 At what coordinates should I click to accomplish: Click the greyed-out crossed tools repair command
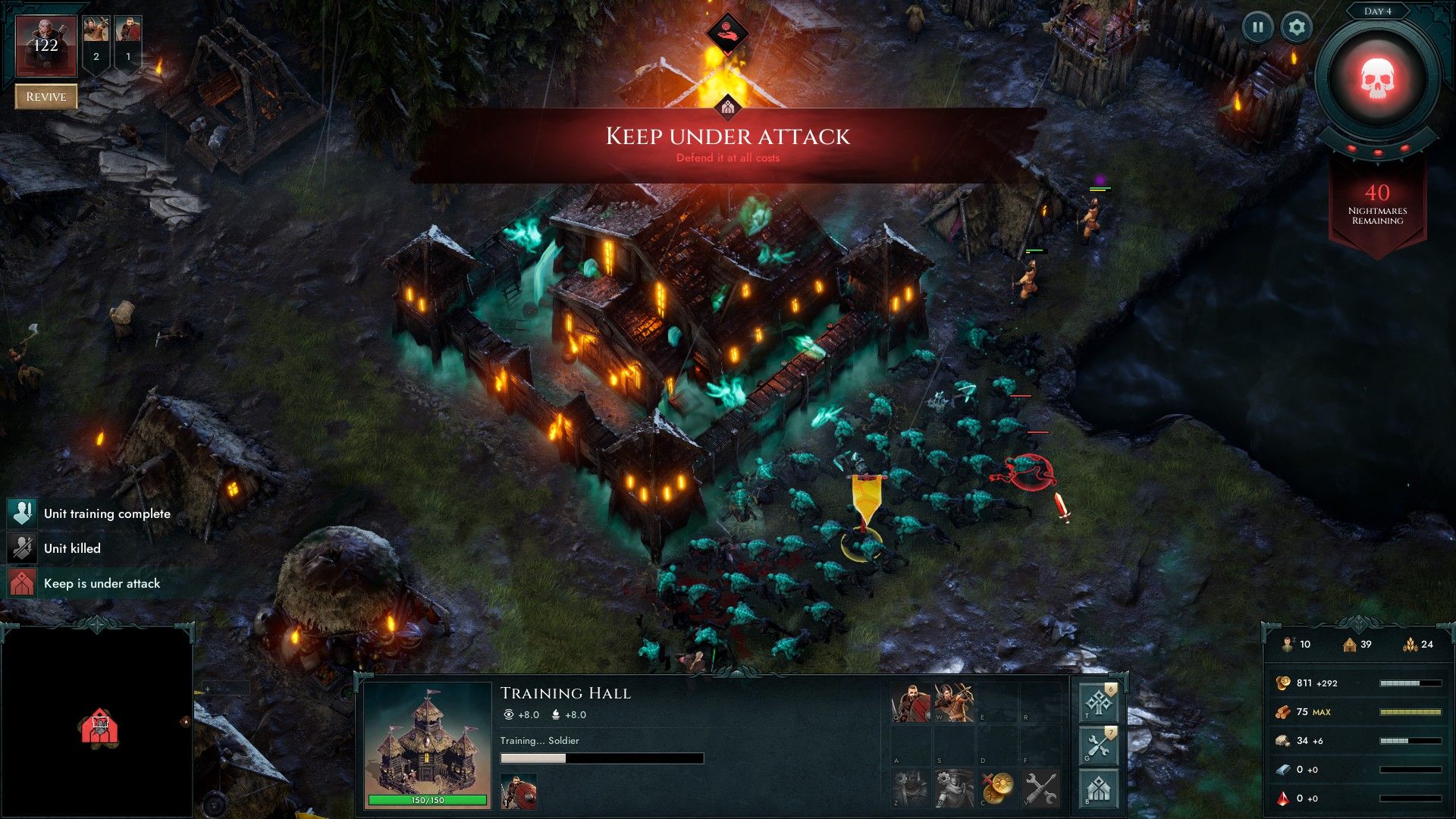coord(1040,788)
